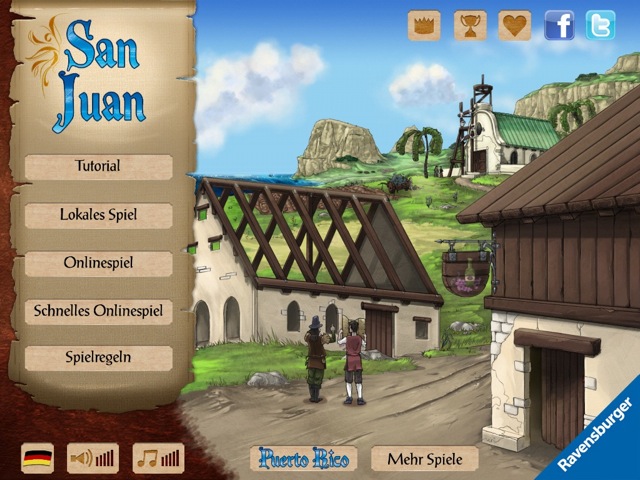This screenshot has height=480, width=640.
Task: Toggle the music note icon
Action: (158, 458)
